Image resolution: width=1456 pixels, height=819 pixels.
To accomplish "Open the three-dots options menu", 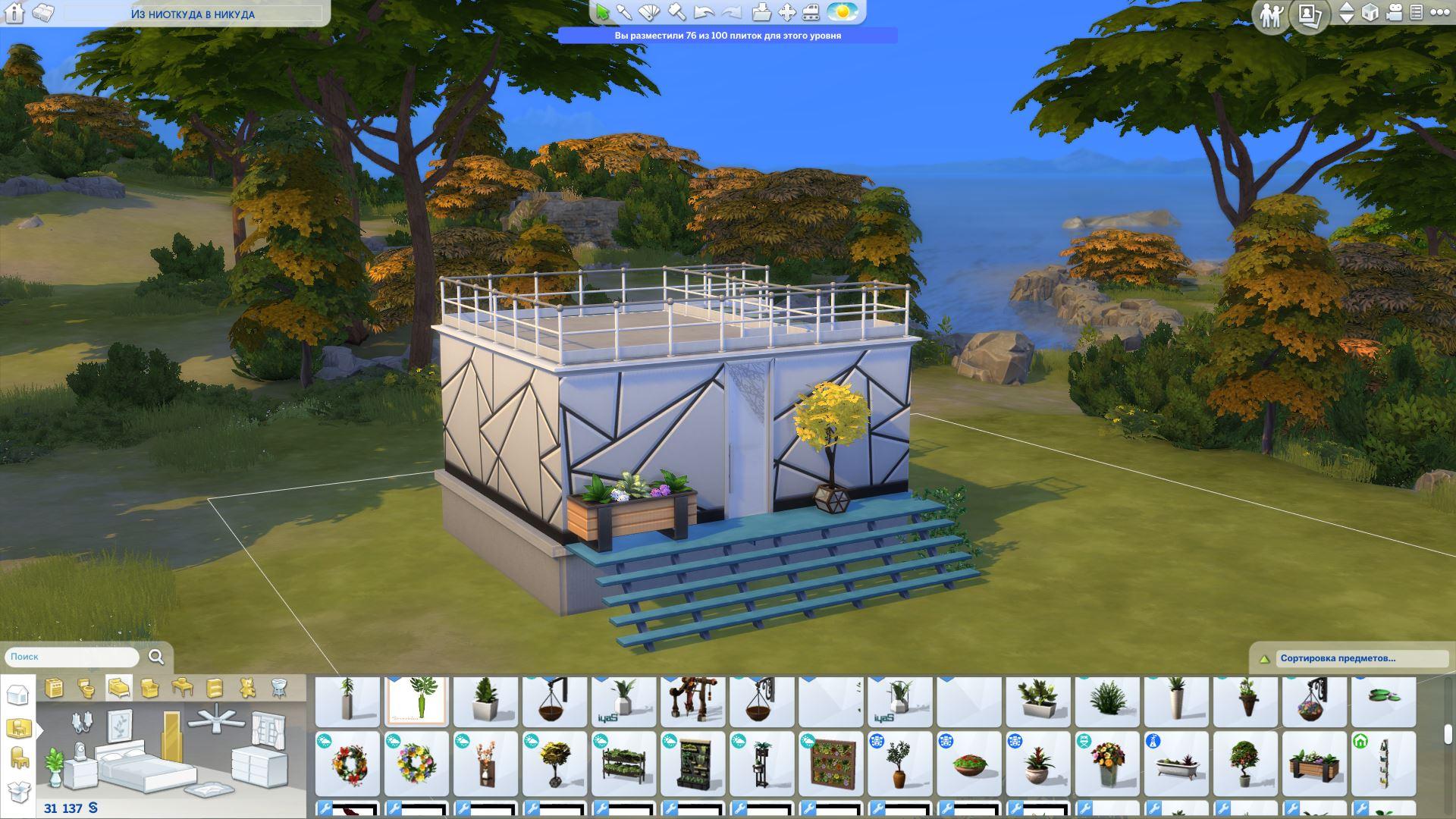I will point(1439,12).
